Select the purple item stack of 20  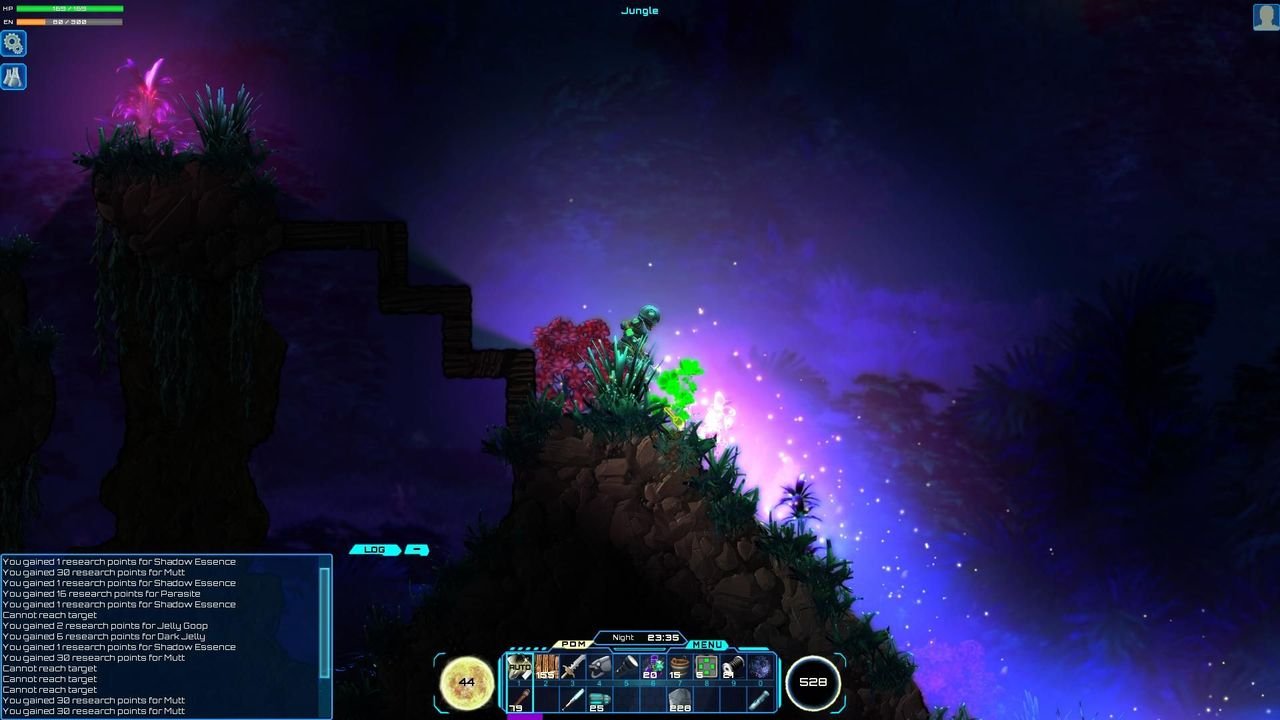654,667
